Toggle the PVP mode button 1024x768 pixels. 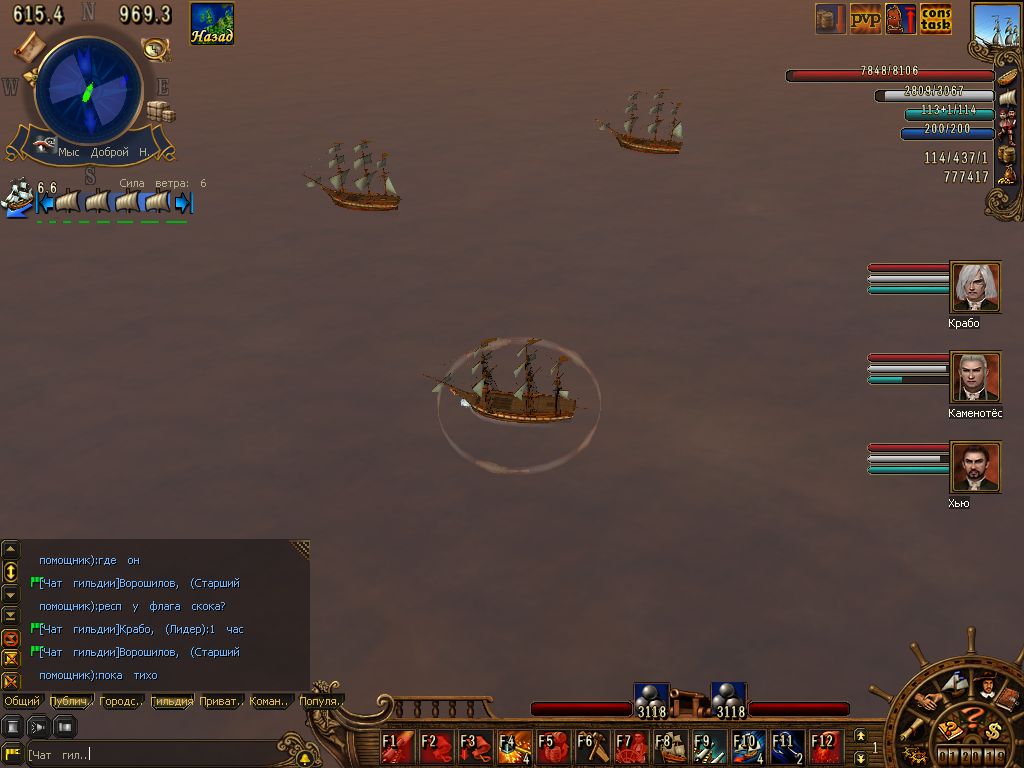[865, 19]
